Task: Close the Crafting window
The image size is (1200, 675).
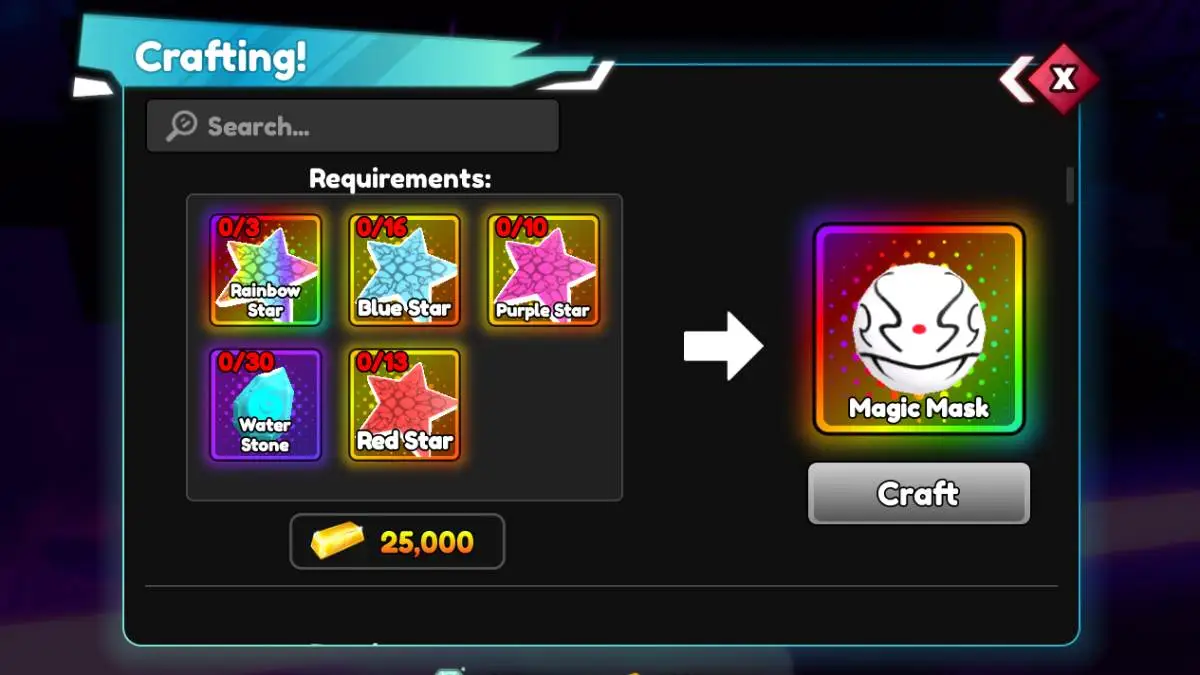Action: (x=1064, y=79)
